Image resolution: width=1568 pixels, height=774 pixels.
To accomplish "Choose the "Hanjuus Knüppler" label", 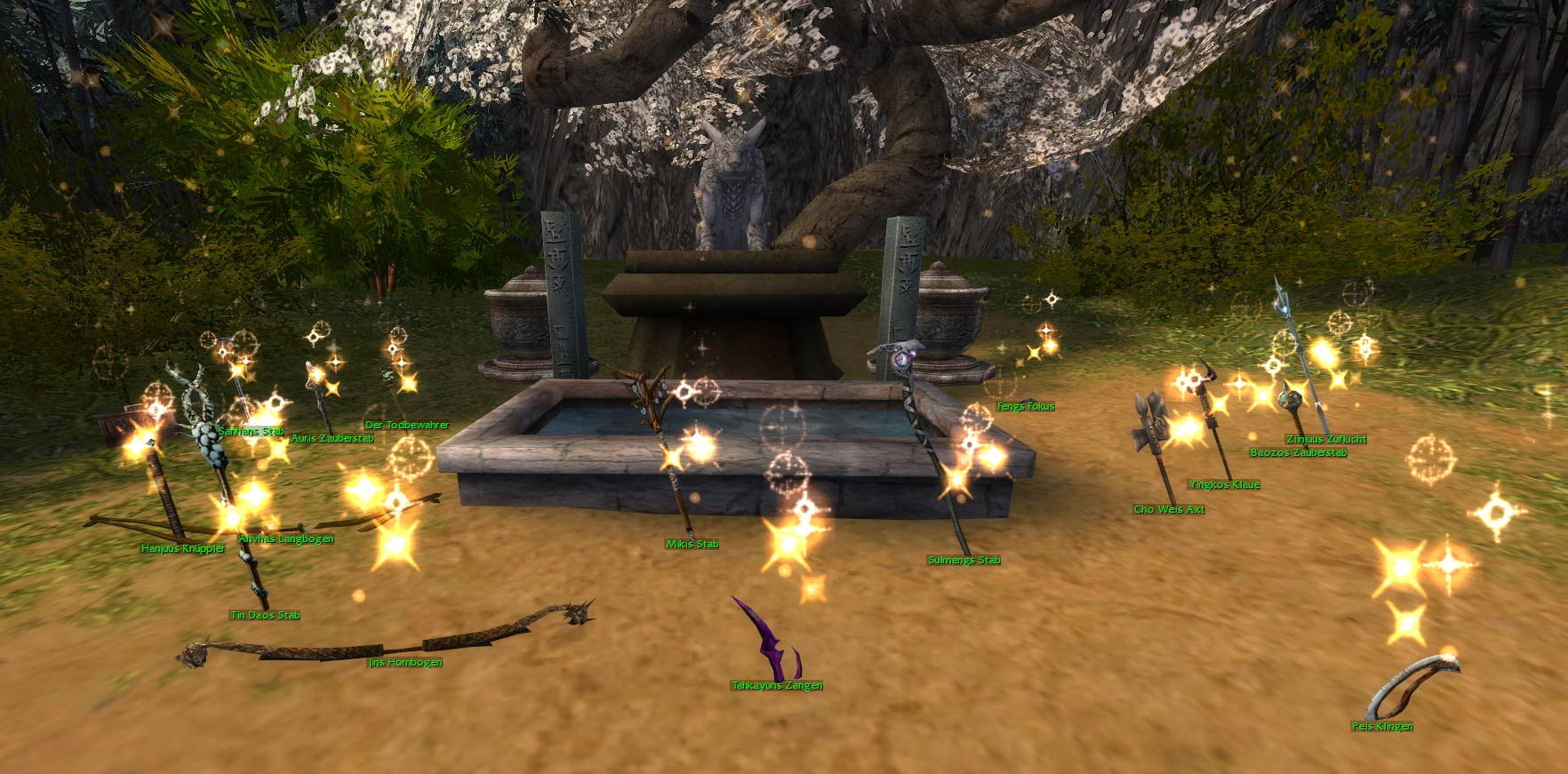I will point(183,549).
